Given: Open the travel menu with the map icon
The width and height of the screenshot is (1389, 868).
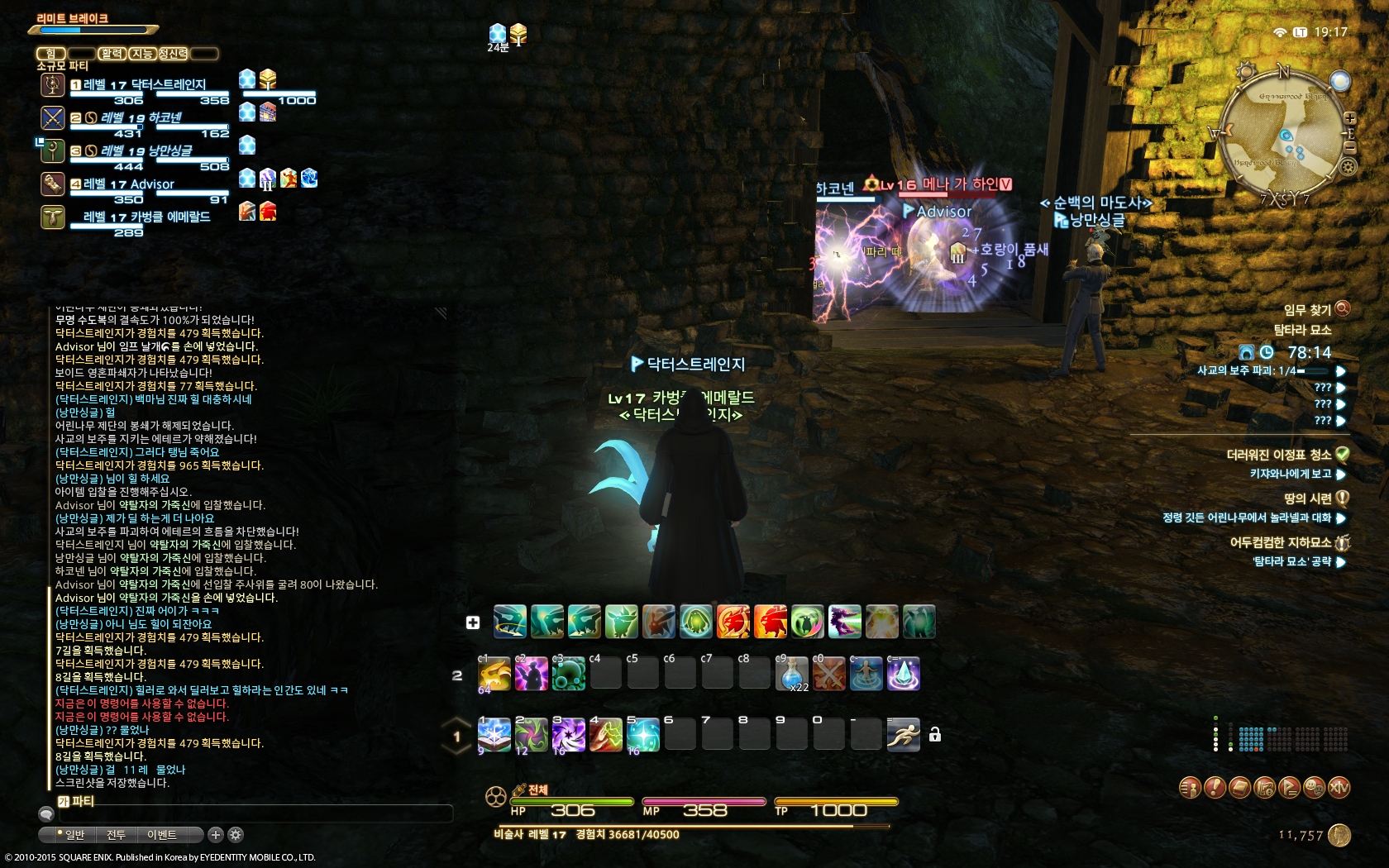Looking at the screenshot, I should point(1264,788).
